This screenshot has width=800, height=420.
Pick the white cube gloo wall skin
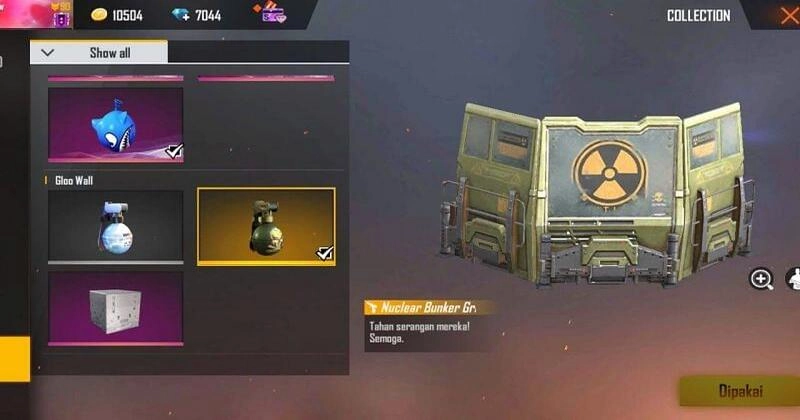point(115,308)
